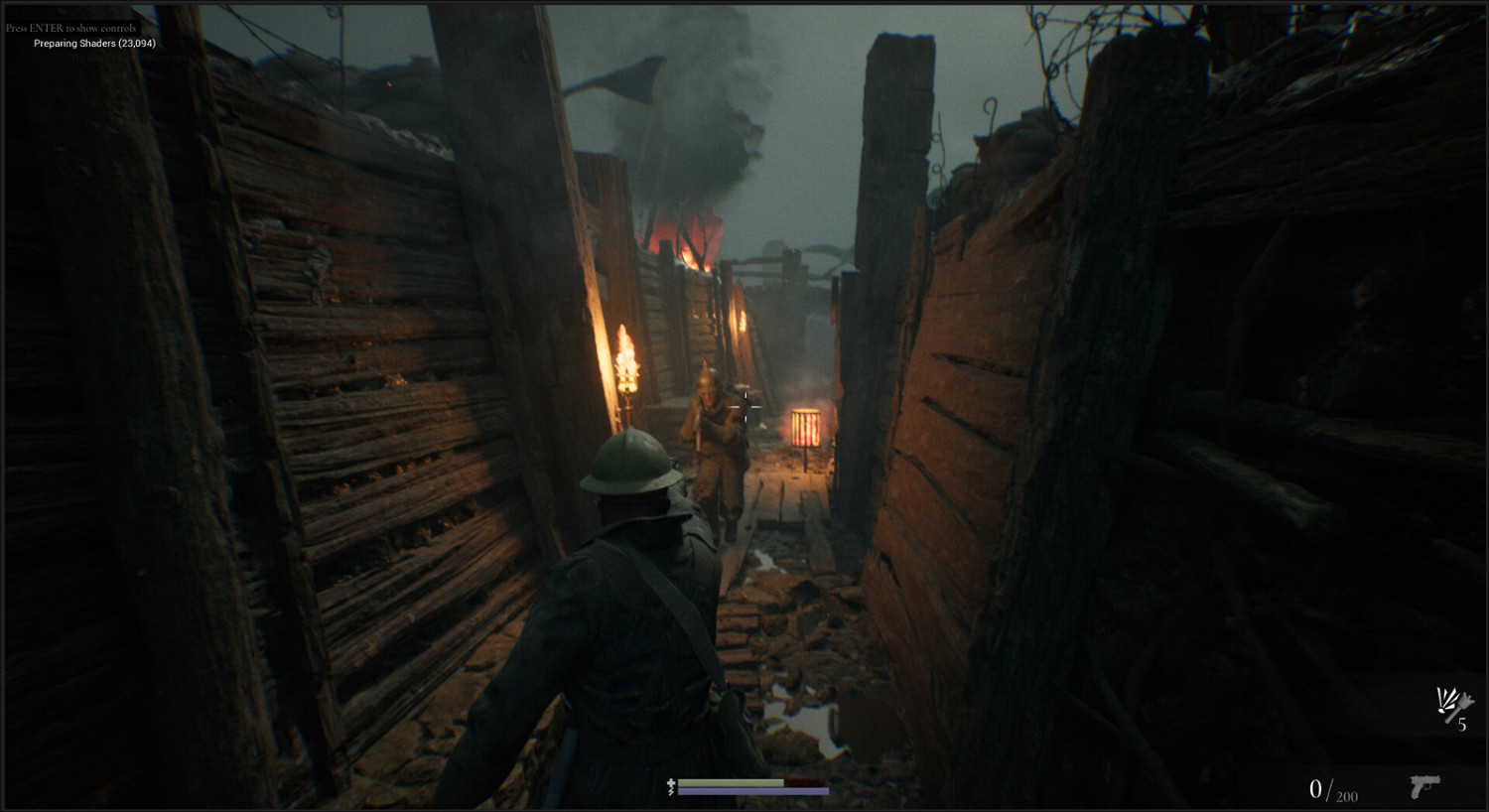Click the crosshair at screen center

point(744,406)
